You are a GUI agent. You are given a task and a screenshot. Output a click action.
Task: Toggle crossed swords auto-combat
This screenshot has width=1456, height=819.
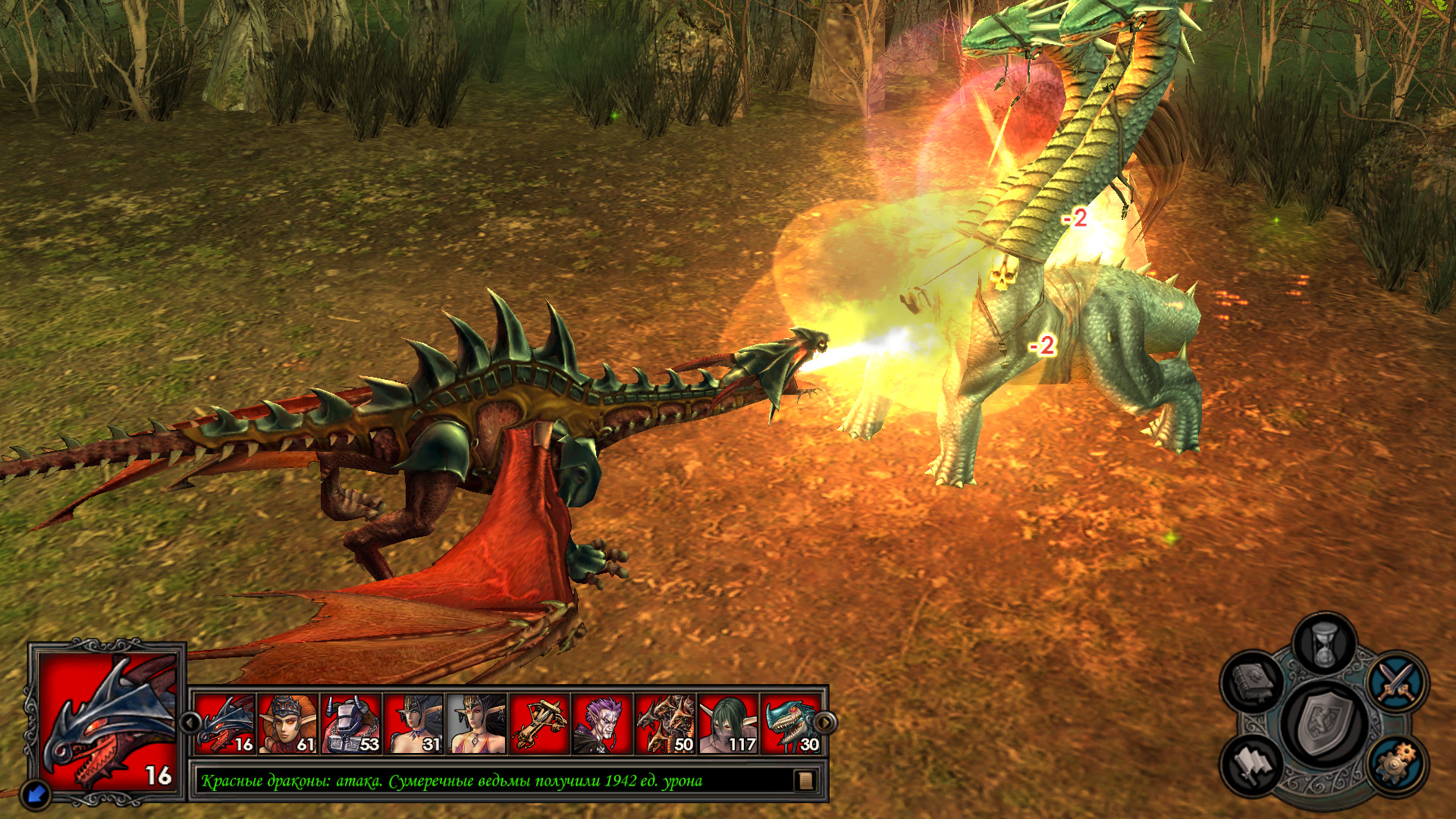tap(1397, 681)
